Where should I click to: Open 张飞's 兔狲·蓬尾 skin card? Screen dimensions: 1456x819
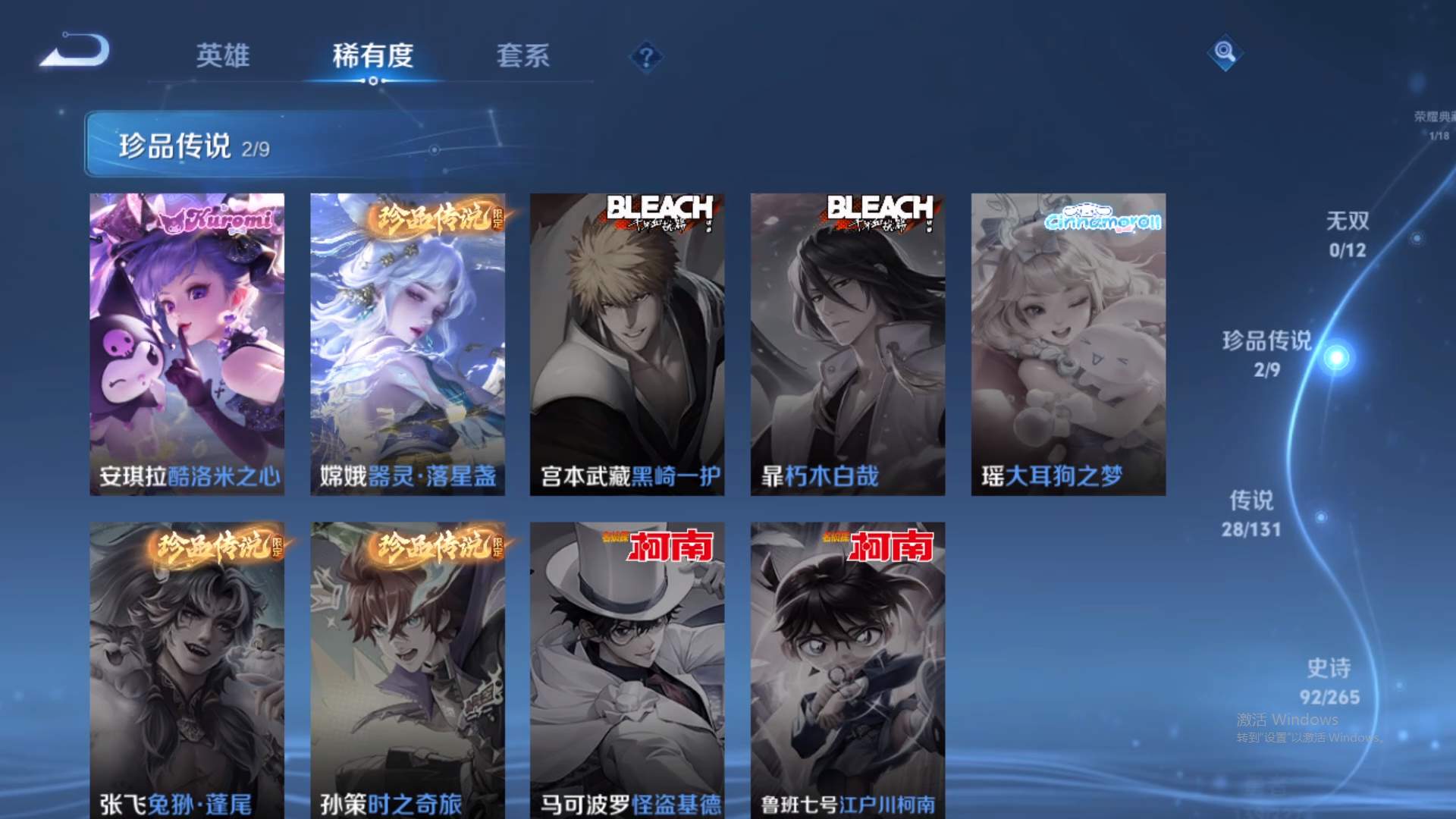tap(188, 667)
